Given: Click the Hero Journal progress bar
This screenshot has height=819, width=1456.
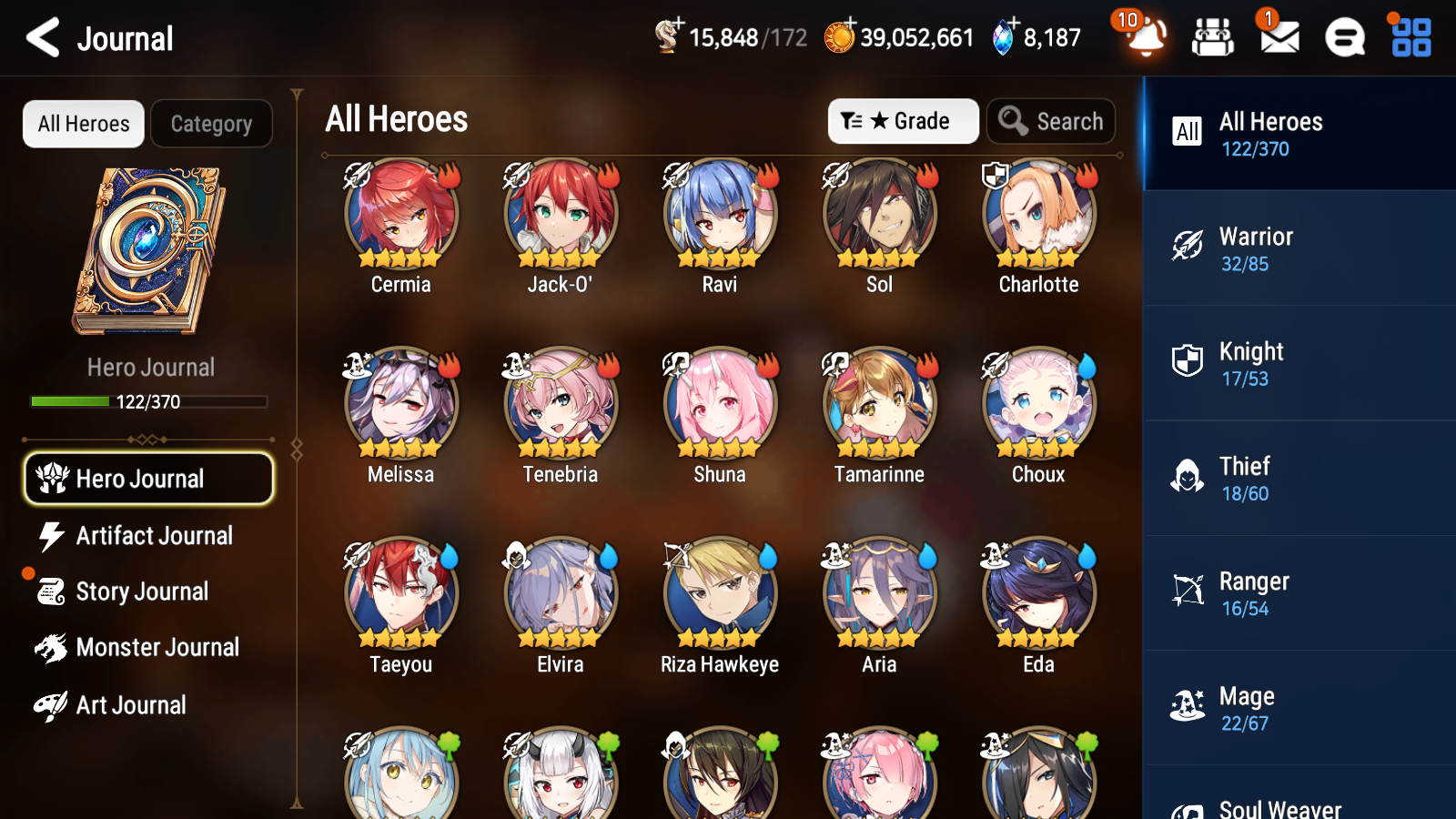Looking at the screenshot, I should click(148, 401).
